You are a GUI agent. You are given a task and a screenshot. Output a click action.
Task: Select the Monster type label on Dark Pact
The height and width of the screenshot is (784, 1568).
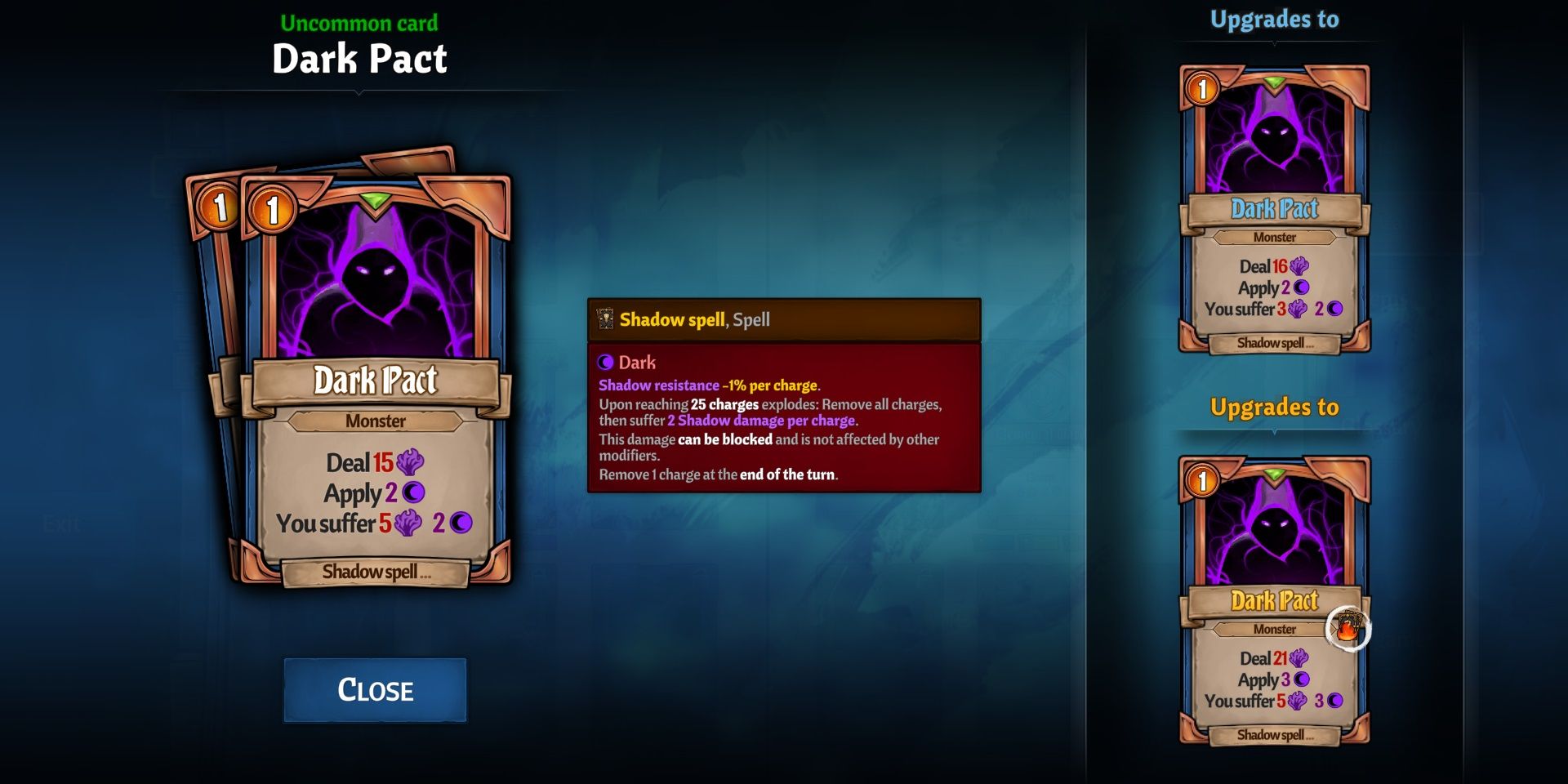tap(376, 421)
